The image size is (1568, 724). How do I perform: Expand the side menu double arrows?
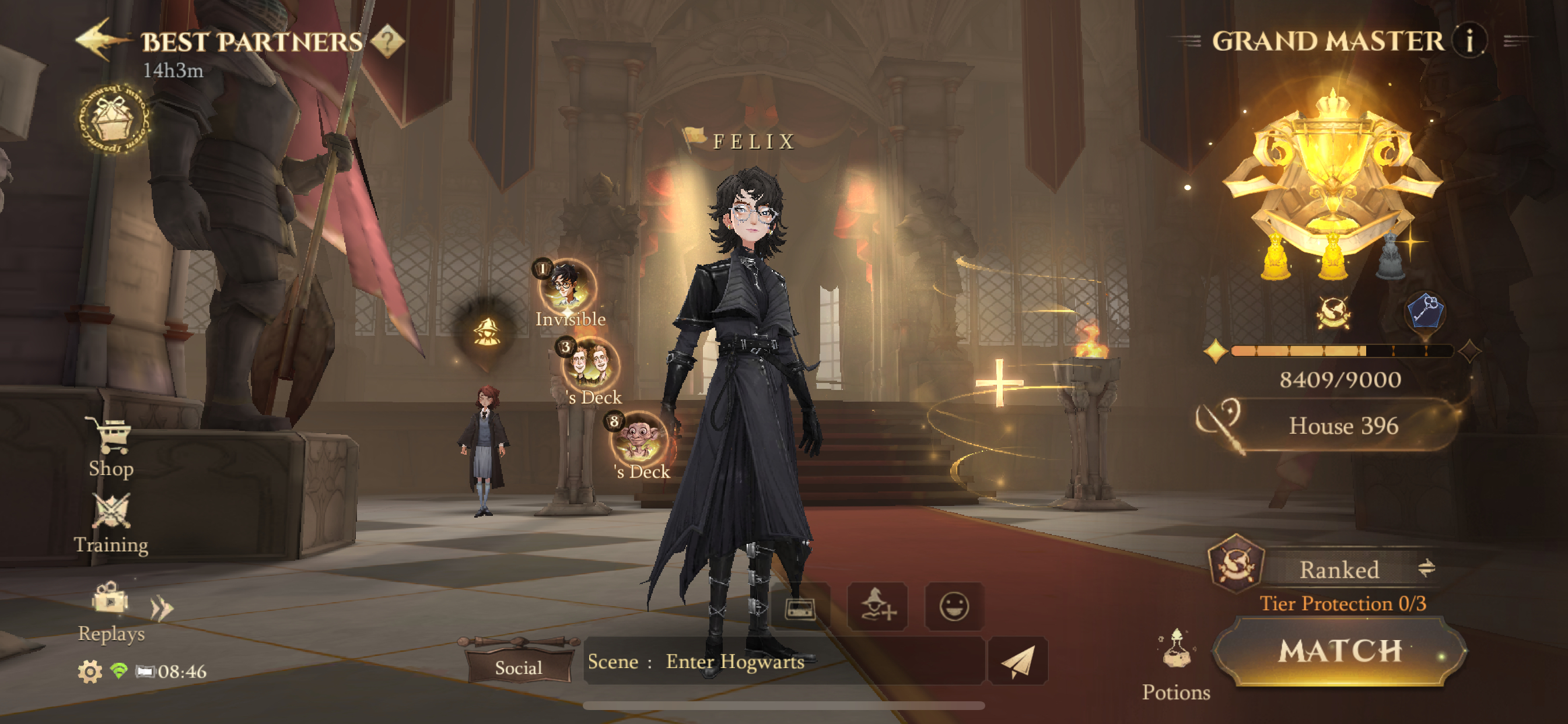[x=162, y=608]
